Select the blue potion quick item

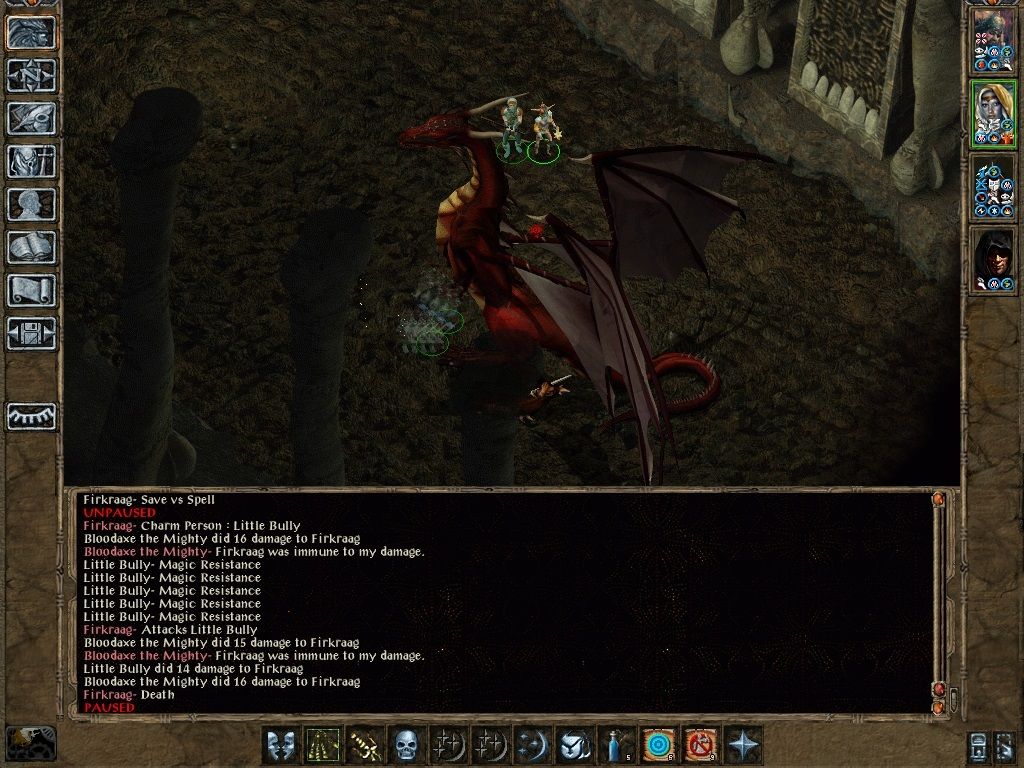616,746
